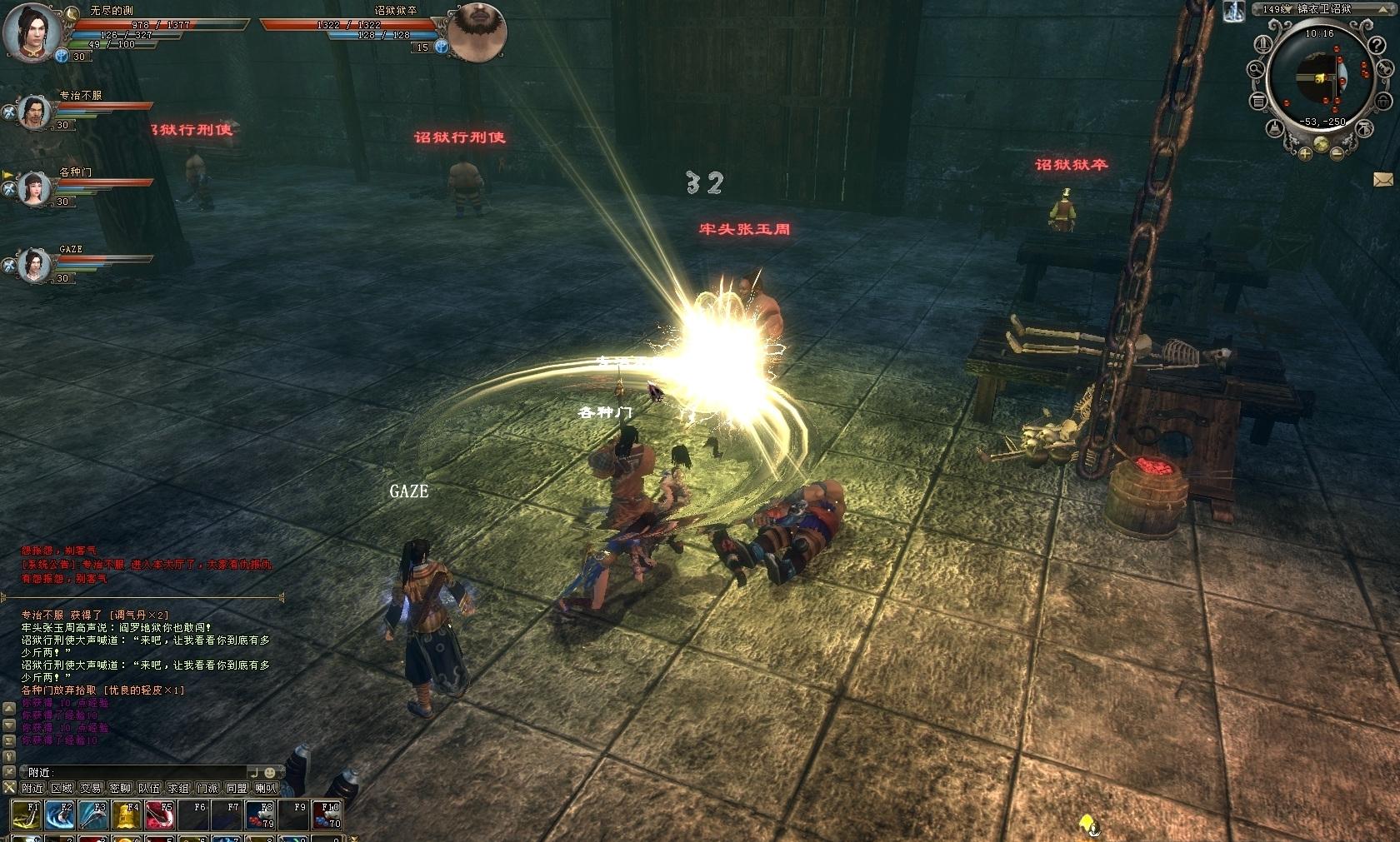Image resolution: width=1400 pixels, height=842 pixels.
Task: Activate the F1 yellow slash skill
Action: [x=27, y=815]
